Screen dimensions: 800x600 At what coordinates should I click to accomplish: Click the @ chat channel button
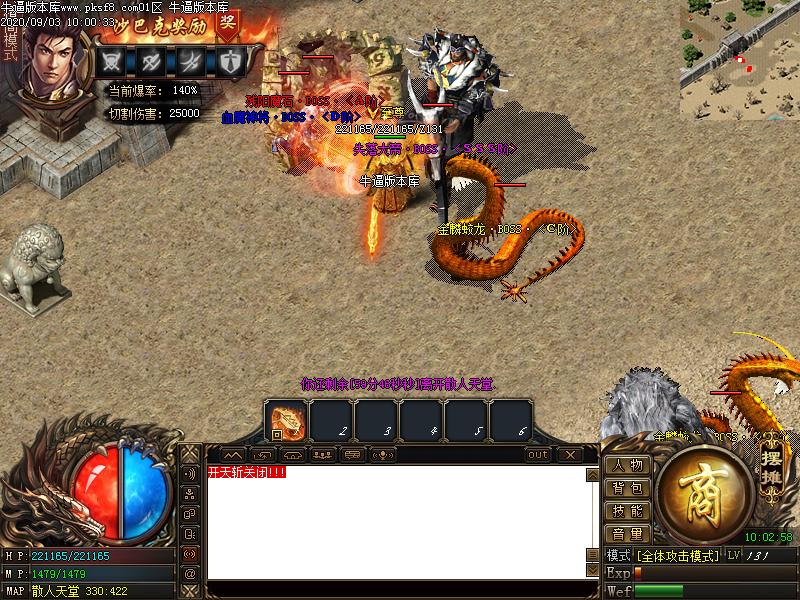point(189,574)
